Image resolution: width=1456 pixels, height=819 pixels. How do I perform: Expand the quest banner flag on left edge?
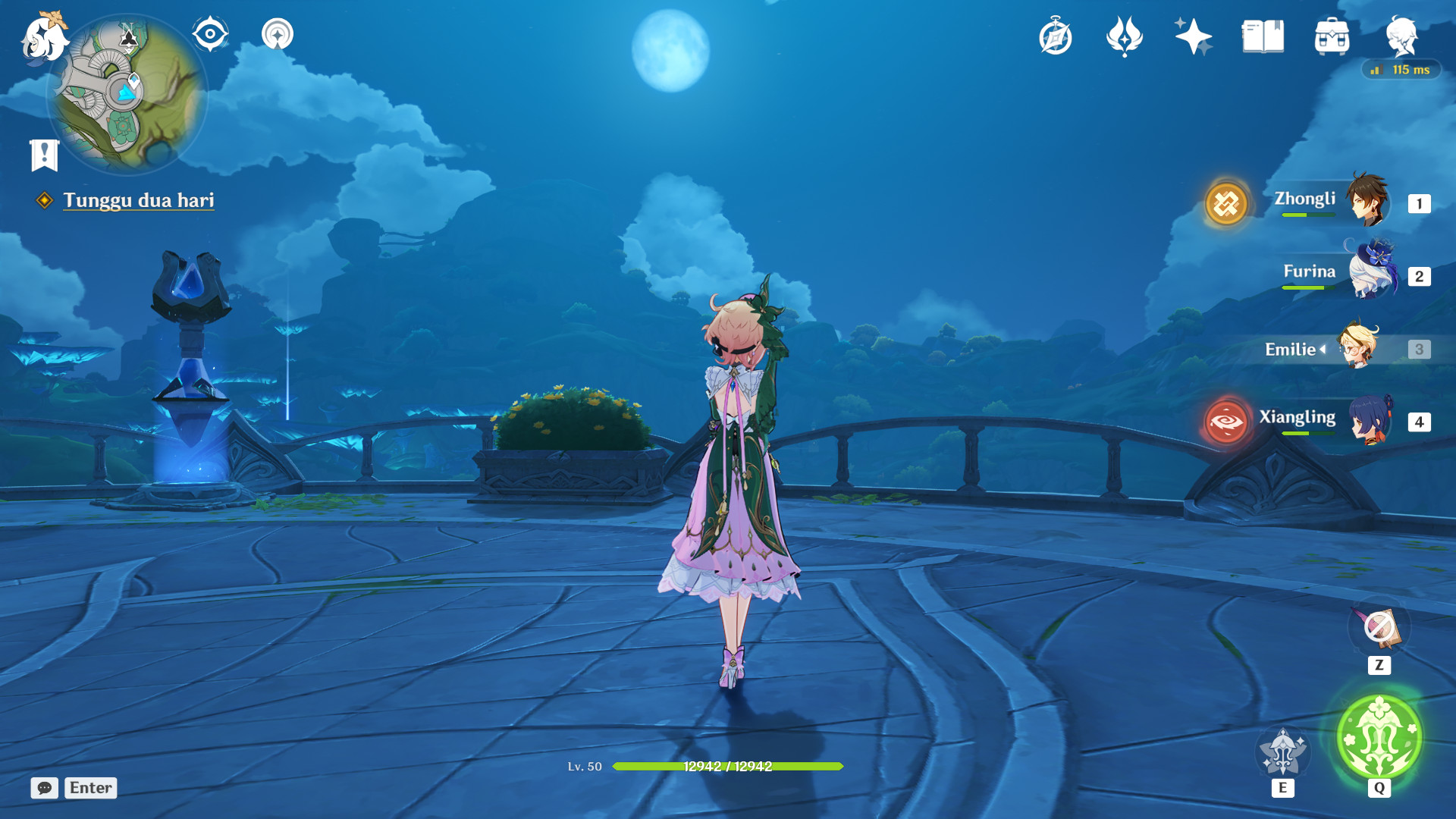click(43, 154)
